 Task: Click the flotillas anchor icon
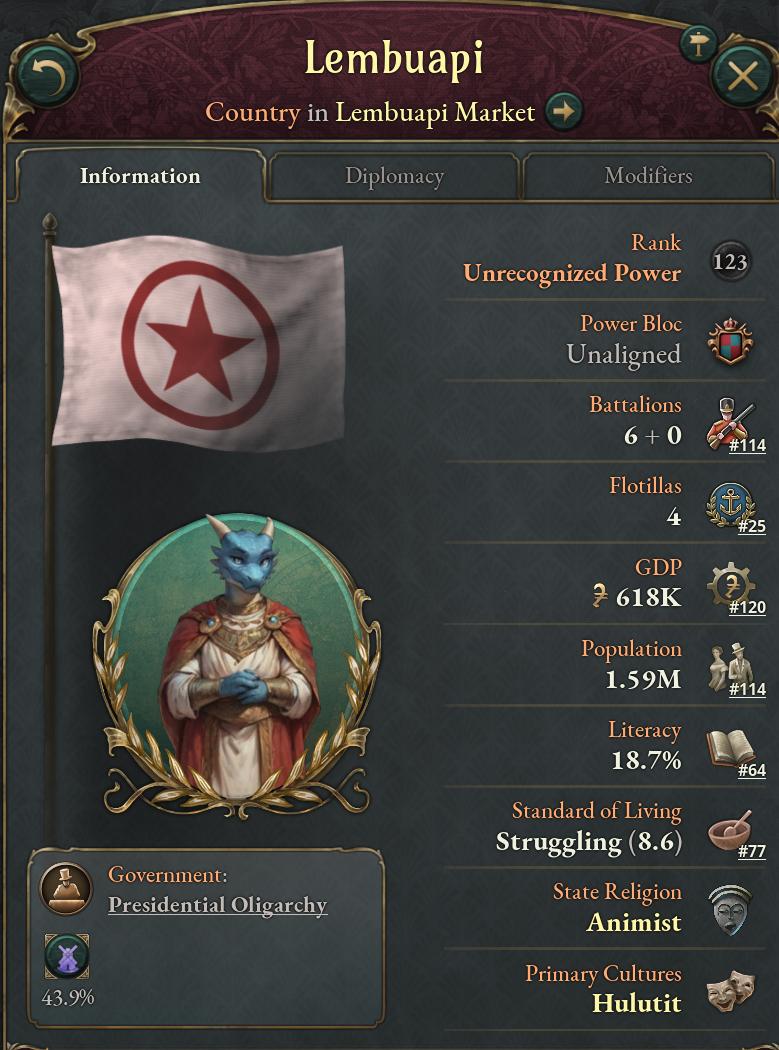click(x=728, y=504)
